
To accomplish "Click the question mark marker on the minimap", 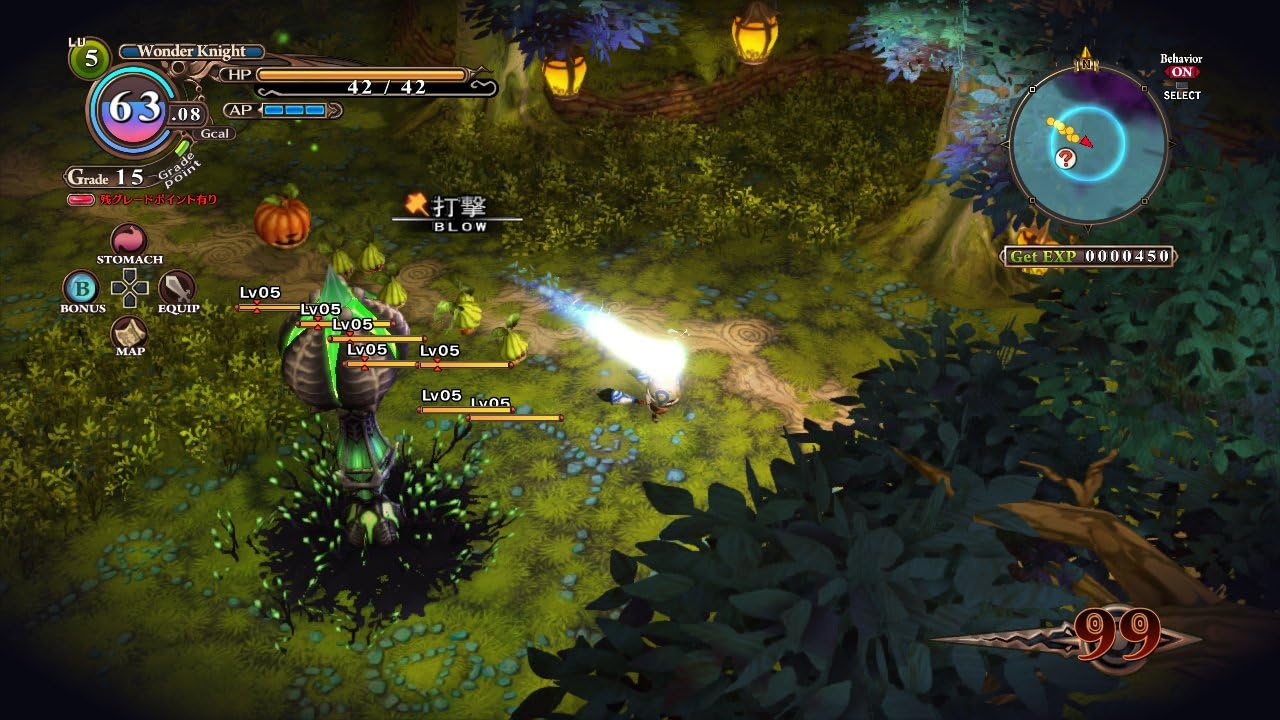I will point(1066,158).
